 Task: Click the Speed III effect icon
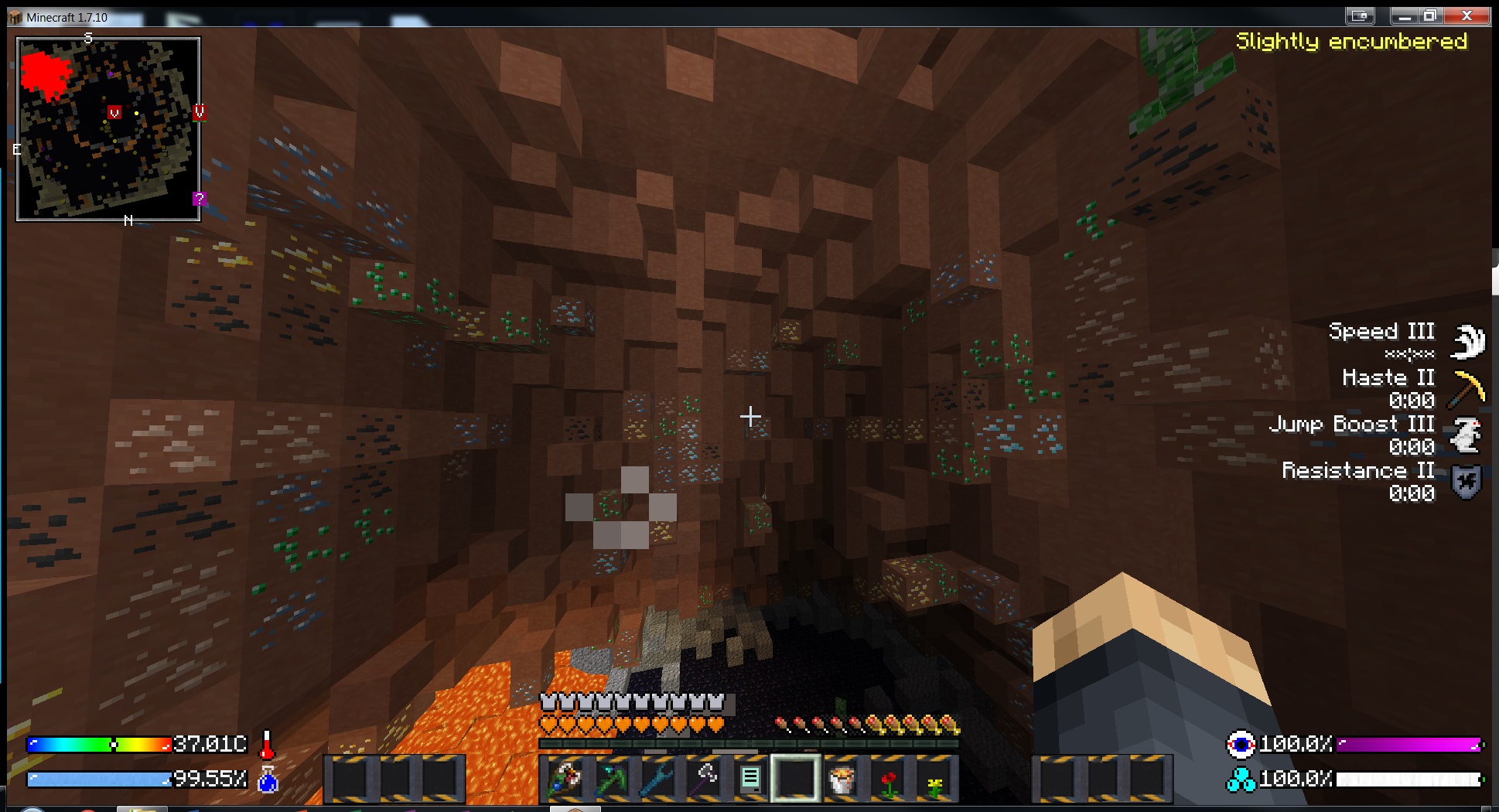[1467, 340]
